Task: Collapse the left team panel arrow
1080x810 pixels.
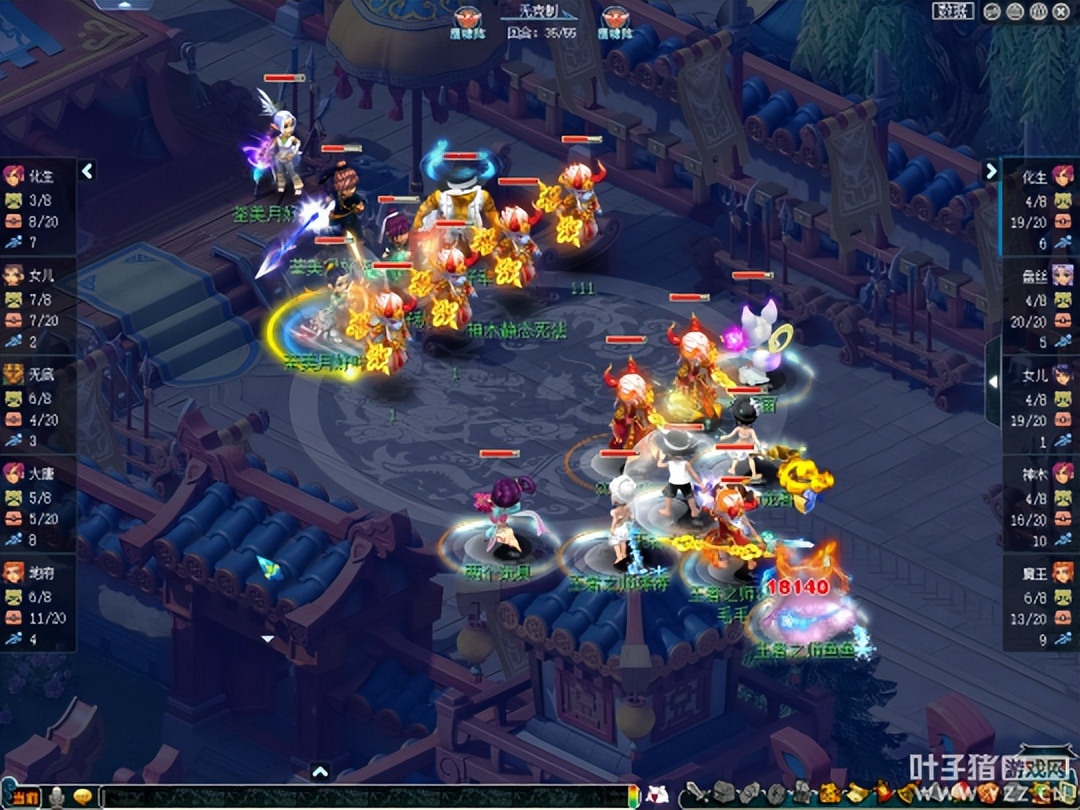Action: [x=87, y=172]
